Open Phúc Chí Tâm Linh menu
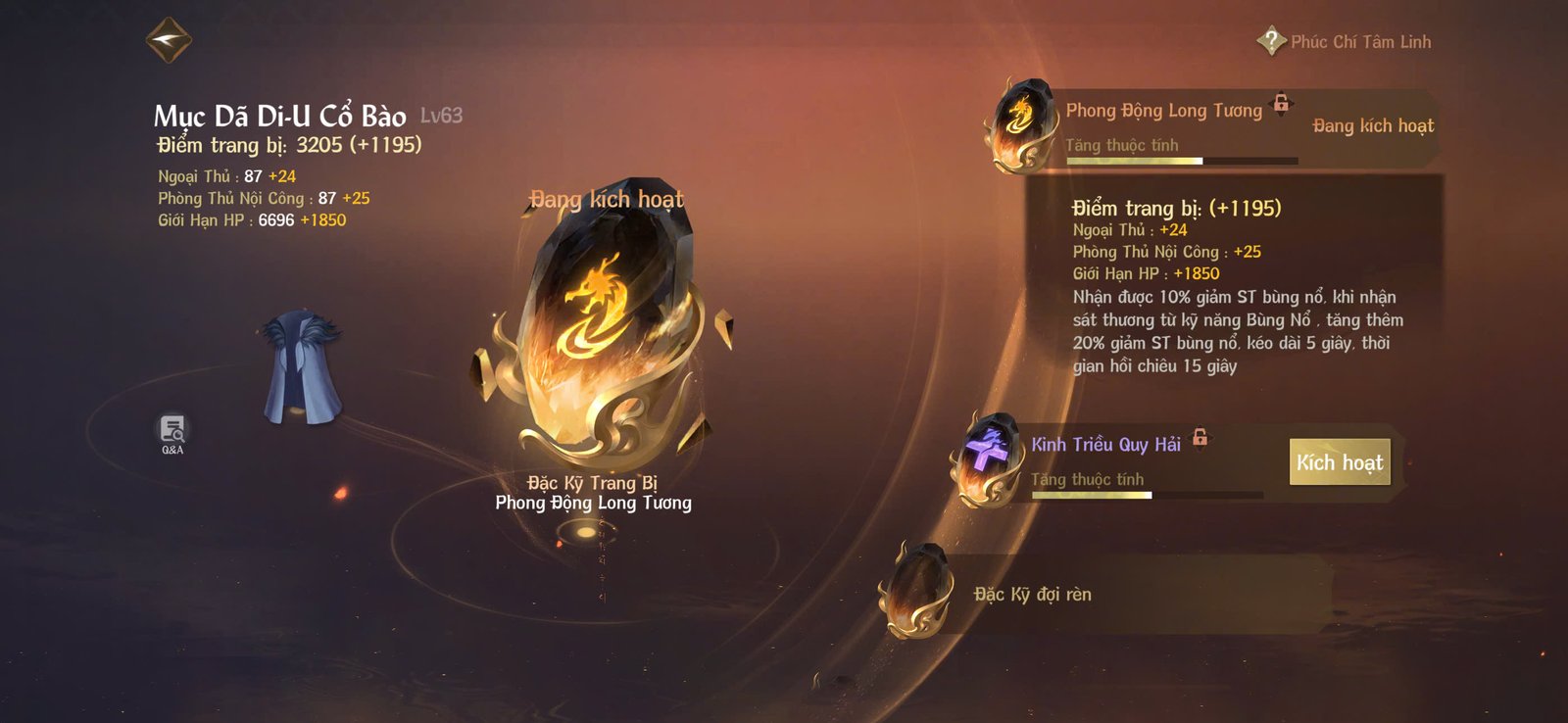The height and width of the screenshot is (723, 1568). [1360, 41]
